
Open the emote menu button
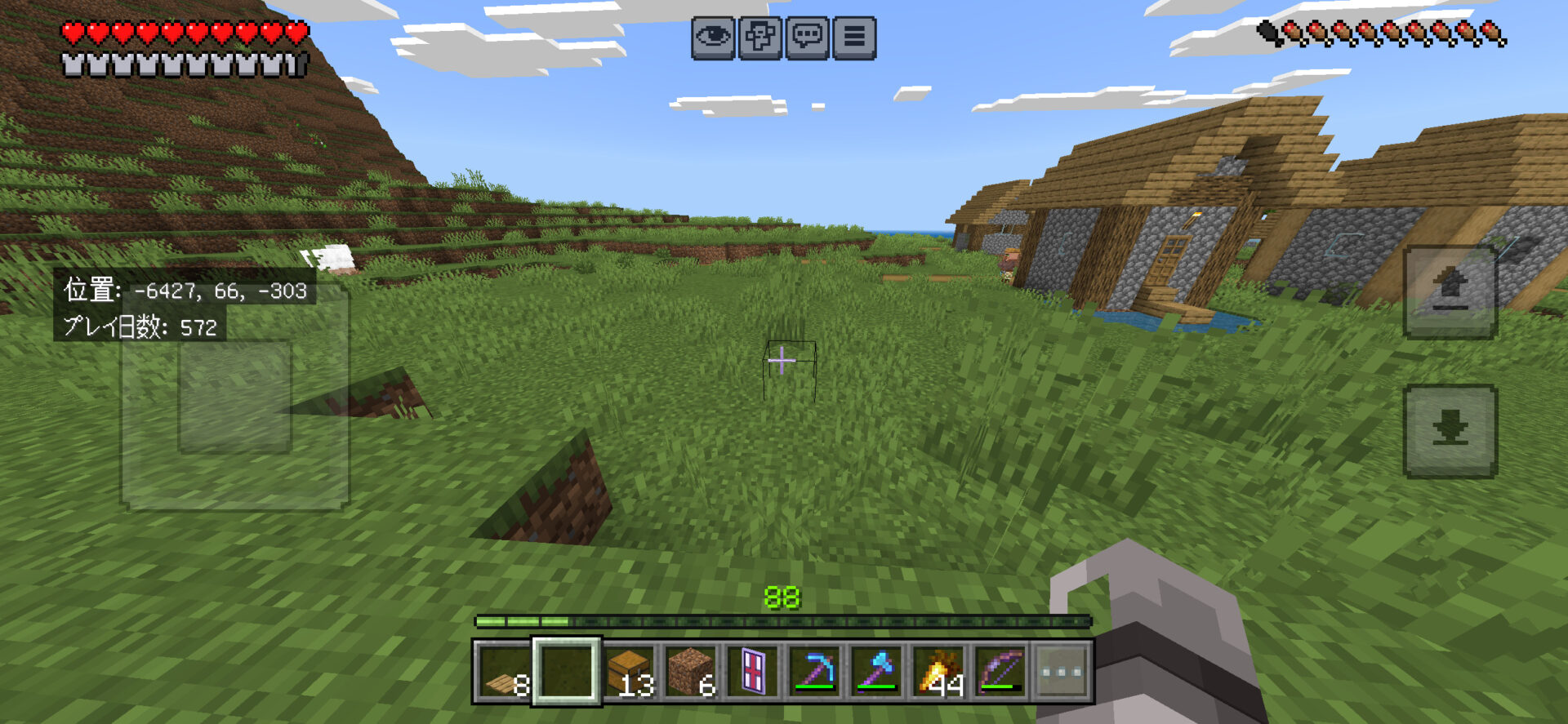[x=760, y=38]
